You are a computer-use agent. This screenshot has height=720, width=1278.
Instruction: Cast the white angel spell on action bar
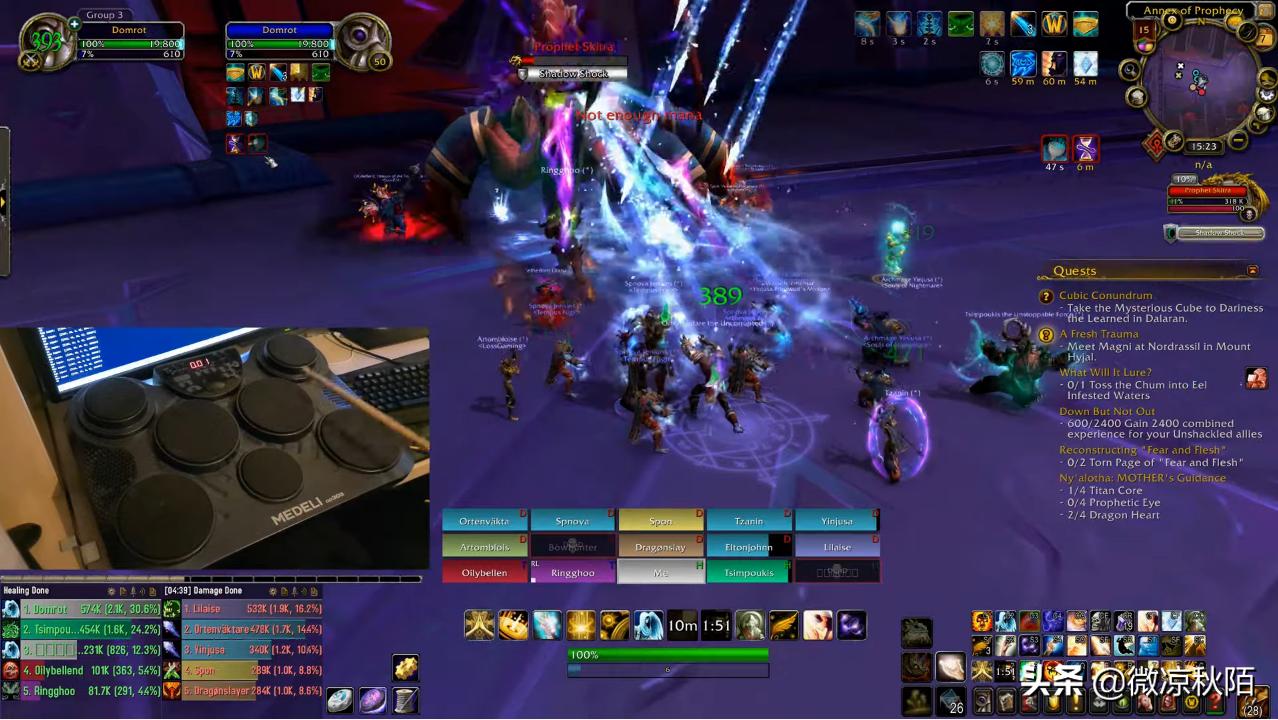pos(648,626)
